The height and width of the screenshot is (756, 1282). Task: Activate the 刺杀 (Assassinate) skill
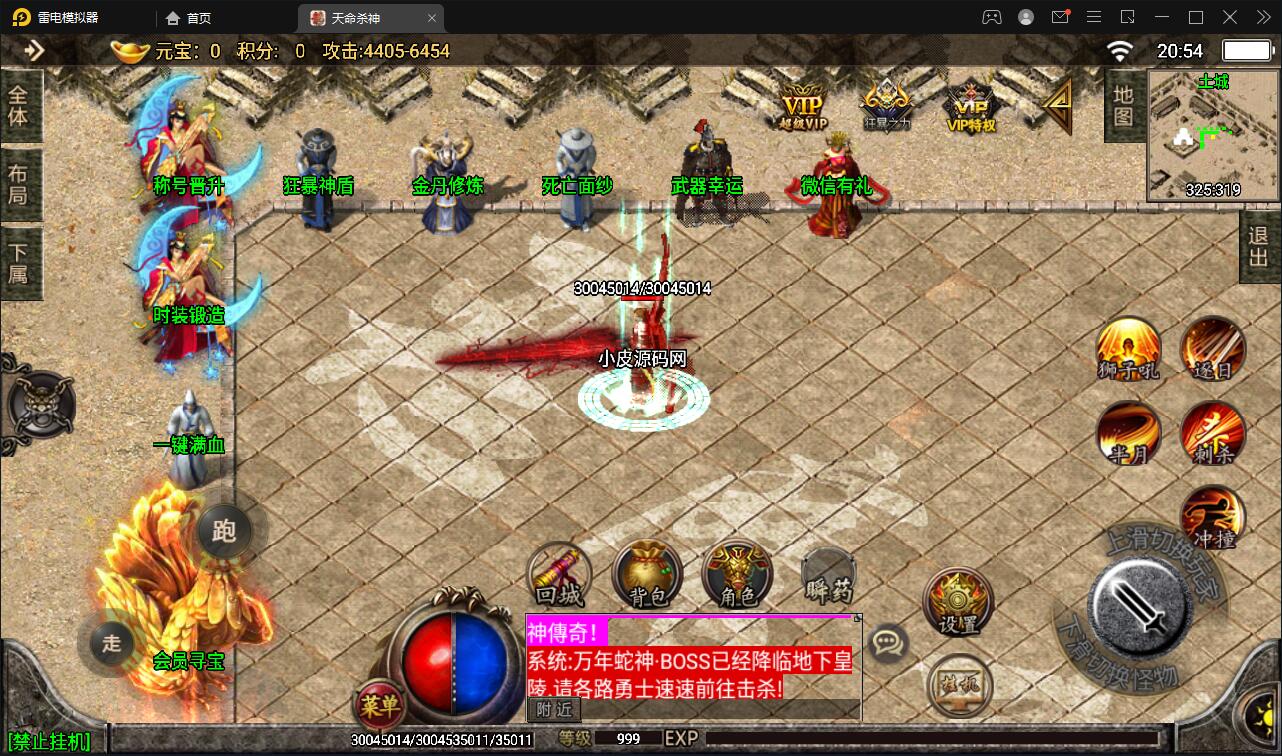pos(1213,434)
